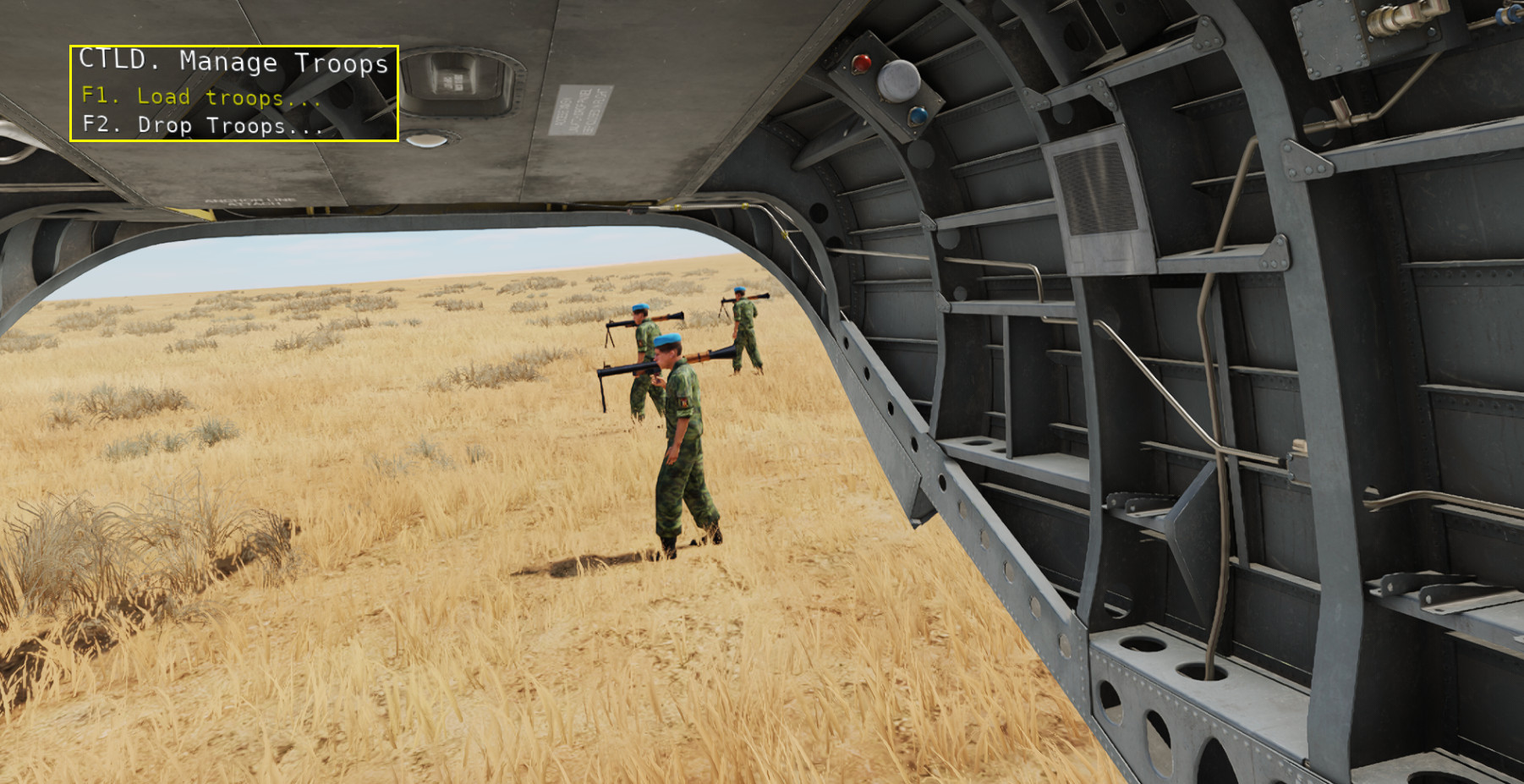Image resolution: width=1524 pixels, height=784 pixels.
Task: Select the Load troops menu entry
Action: tap(201, 97)
